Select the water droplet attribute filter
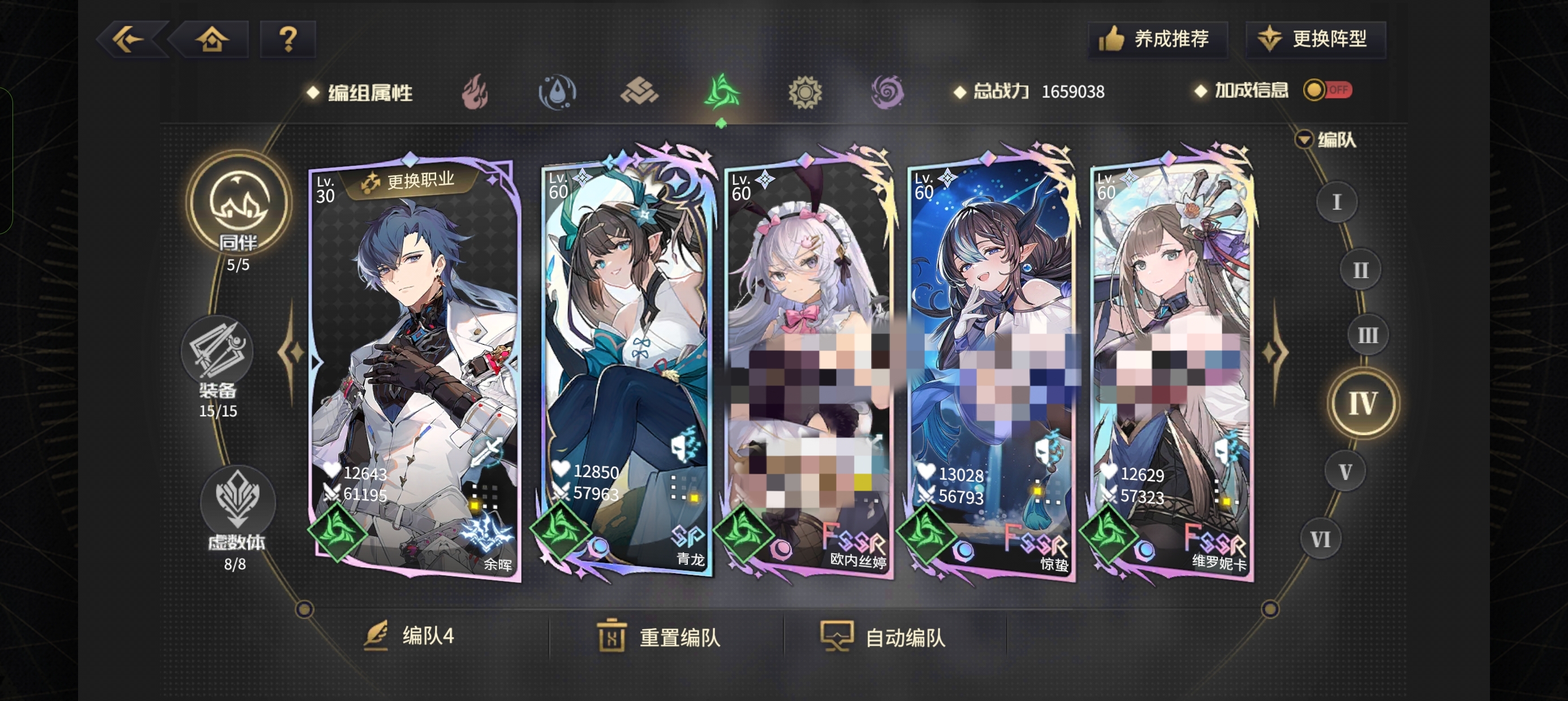 coord(557,93)
